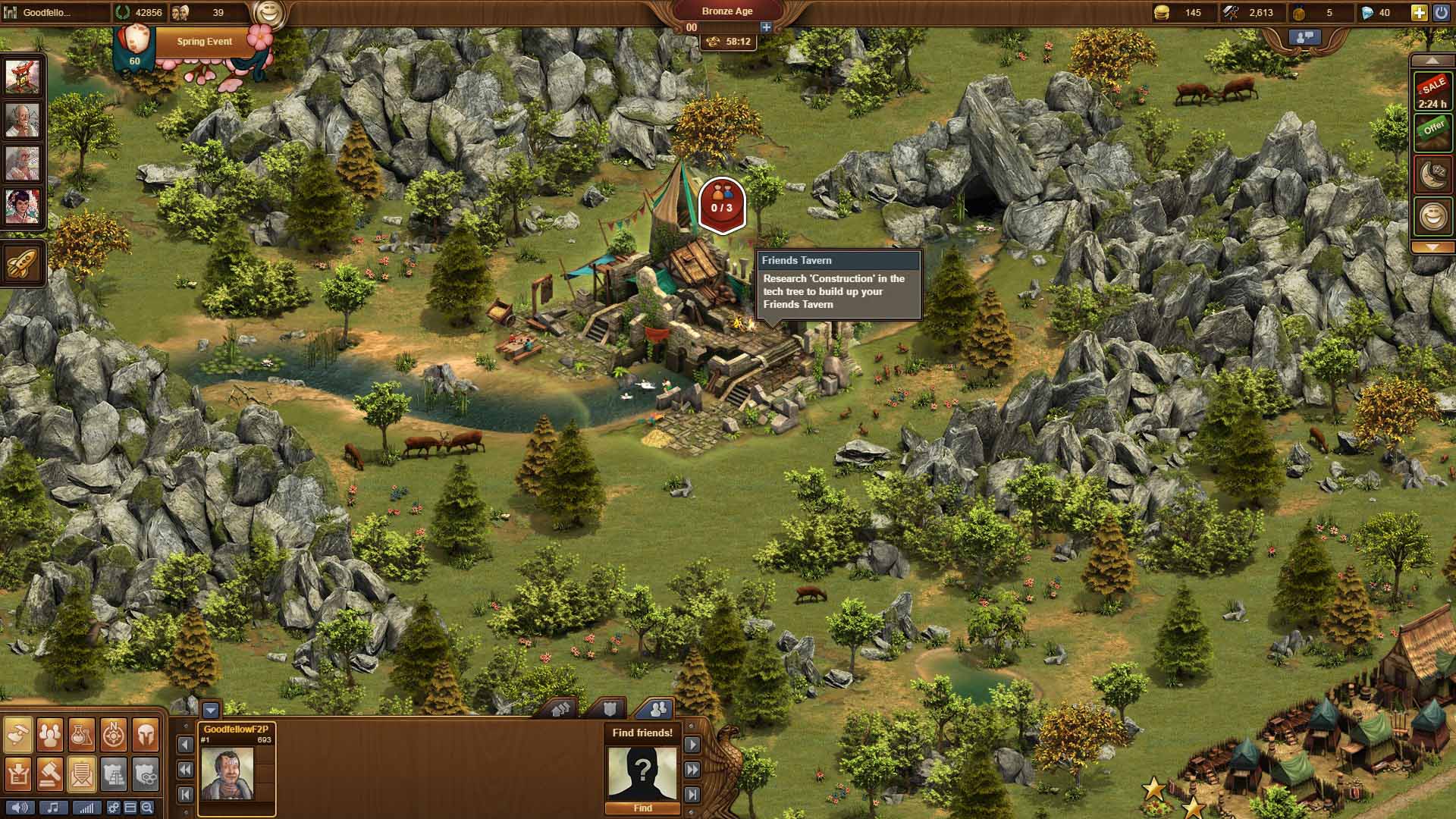Select GoodfellowF2P player portrait

coord(227,773)
